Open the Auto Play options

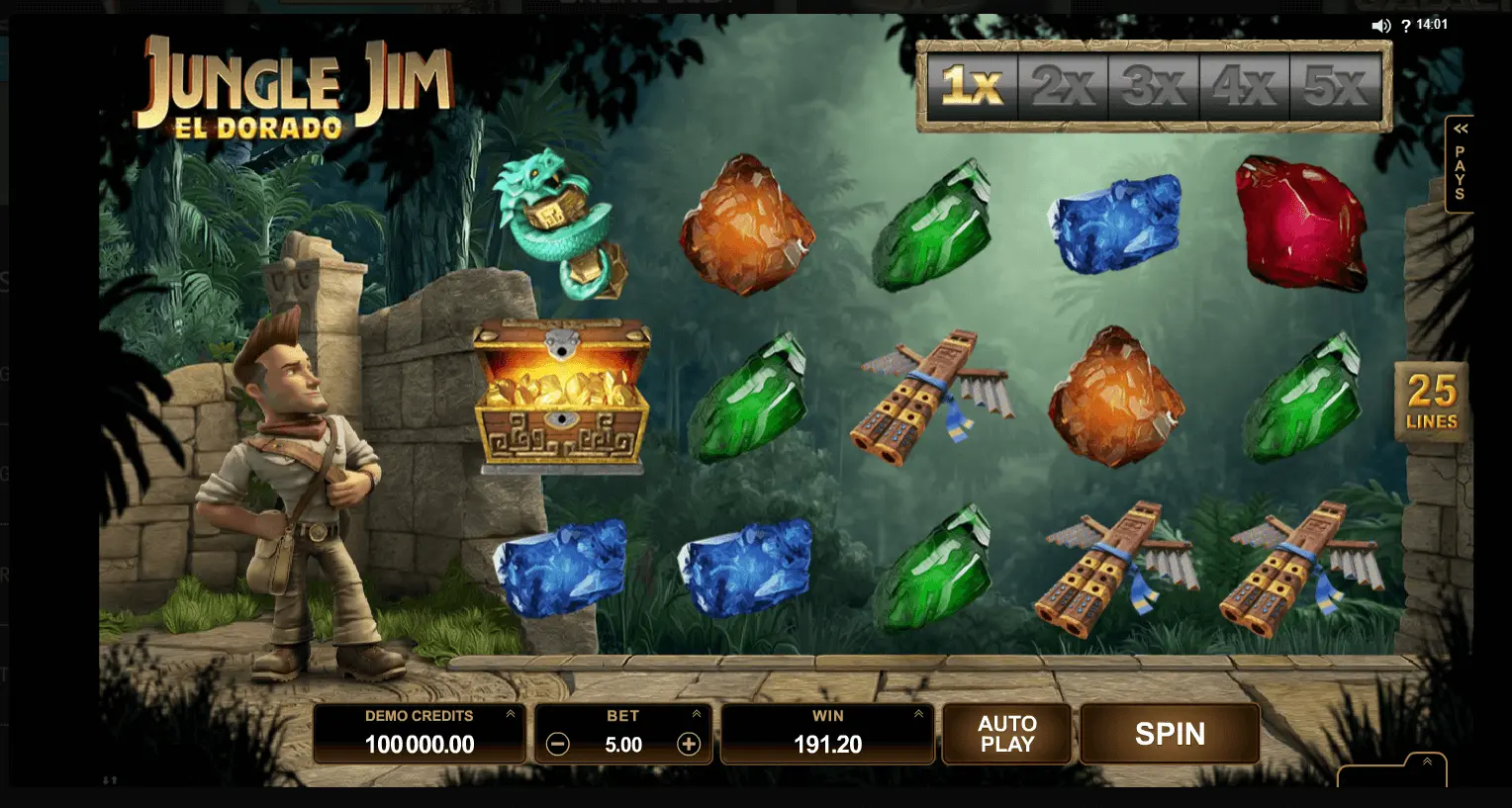[1006, 734]
